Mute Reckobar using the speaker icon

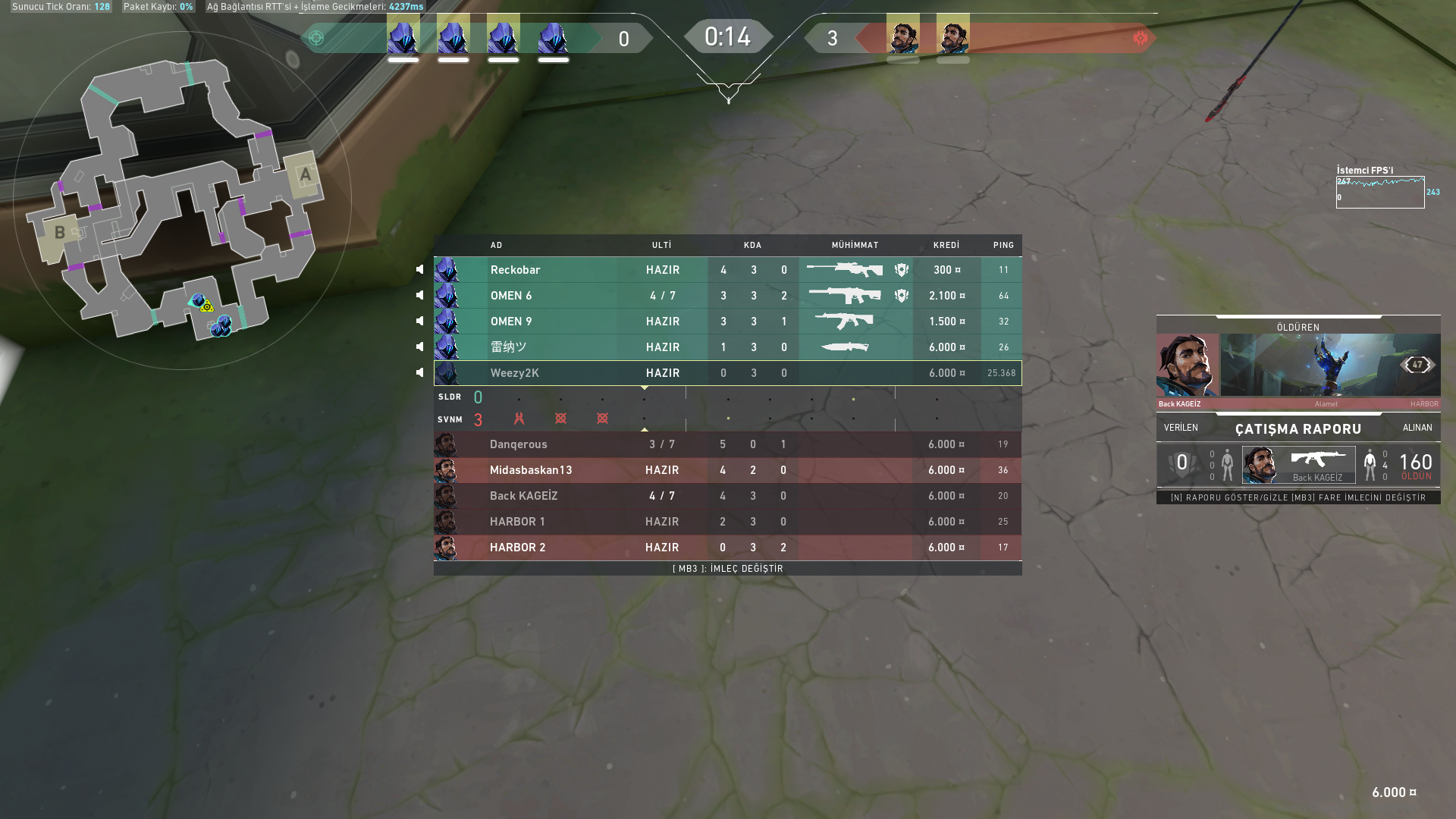(420, 270)
